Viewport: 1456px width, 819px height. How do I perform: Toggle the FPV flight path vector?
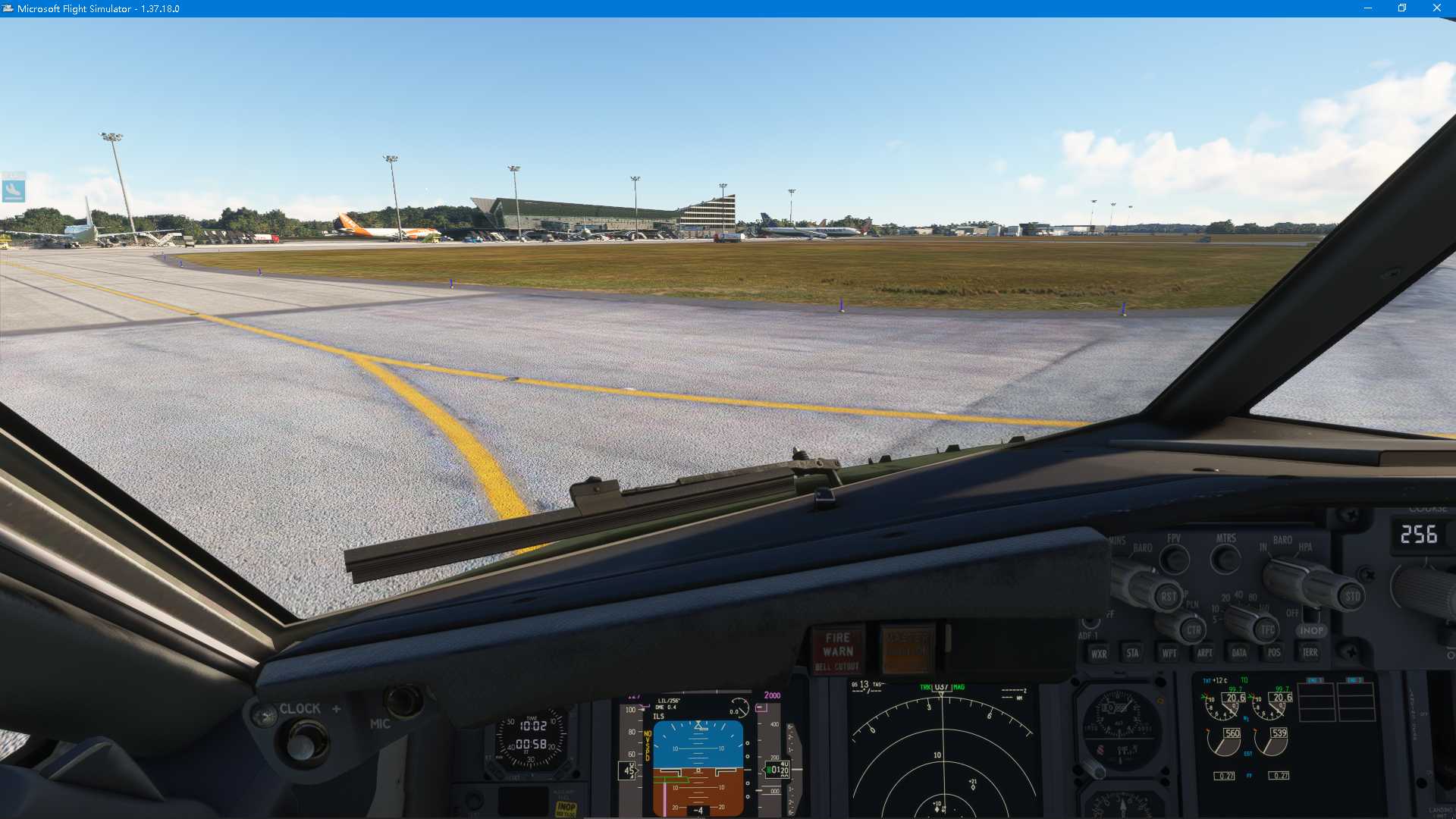(x=1175, y=560)
